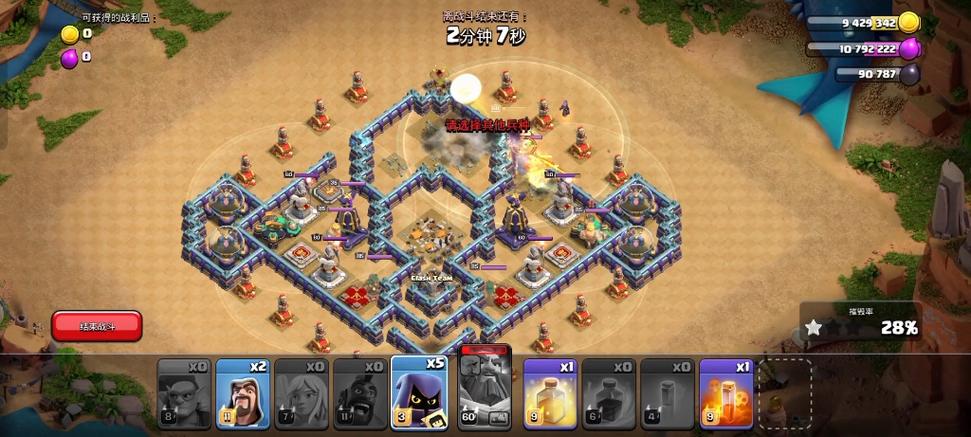Image resolution: width=971 pixels, height=437 pixels.
Task: Select the greyed-out Hog Rider card
Action: click(360, 393)
